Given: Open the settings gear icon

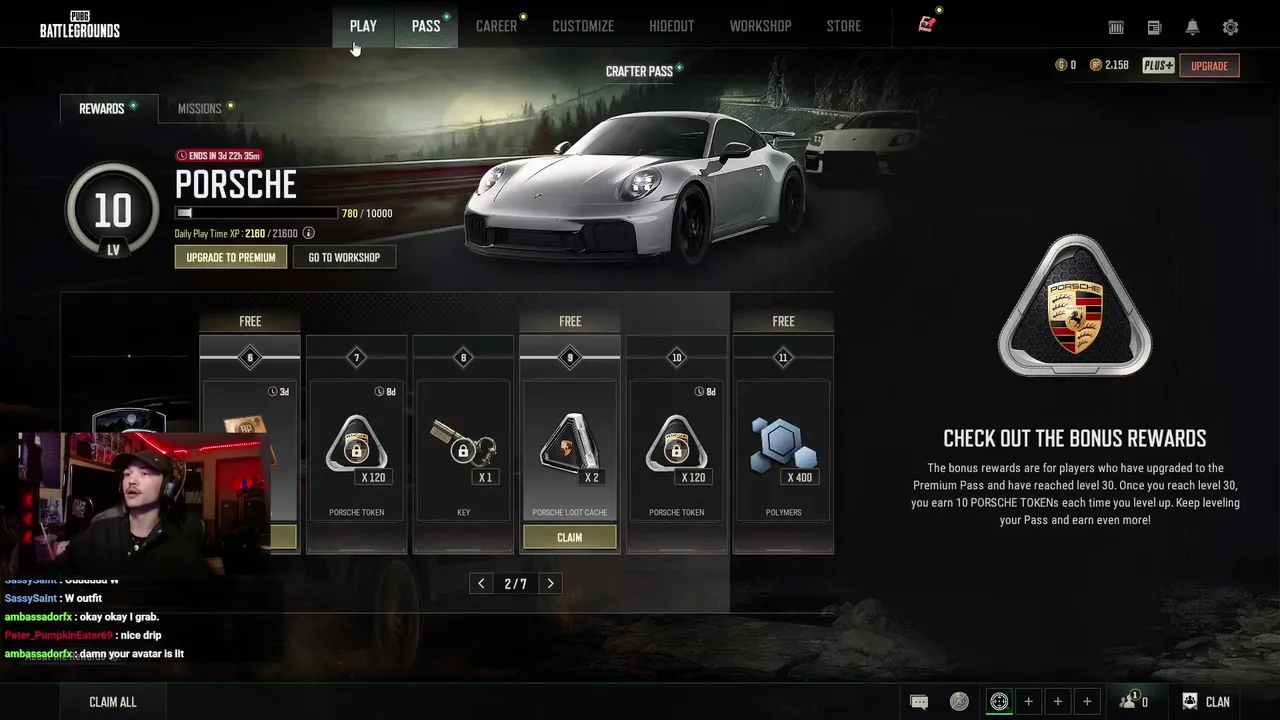Looking at the screenshot, I should click(1230, 28).
